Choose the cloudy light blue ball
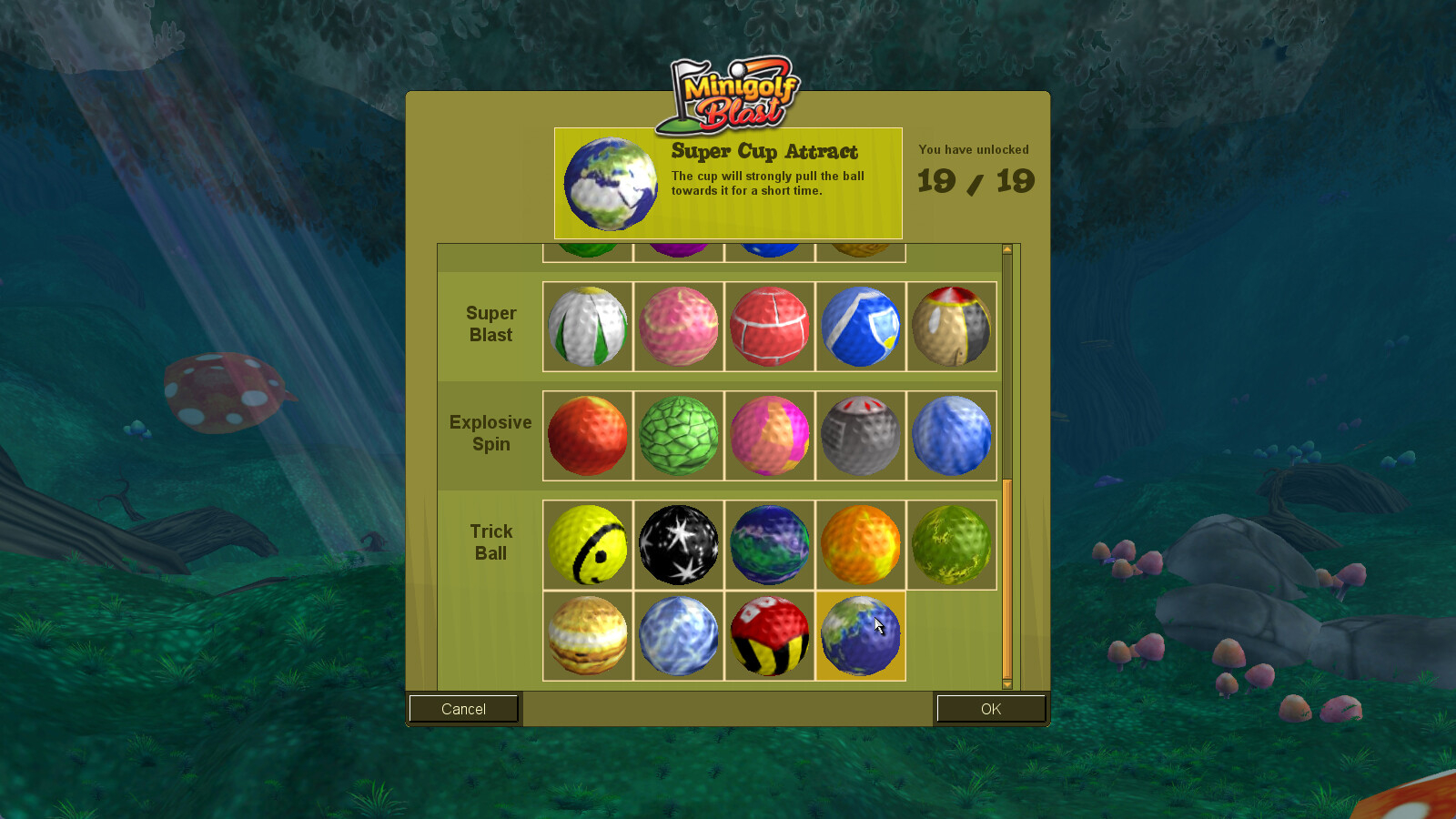Image resolution: width=1456 pixels, height=819 pixels. [678, 635]
